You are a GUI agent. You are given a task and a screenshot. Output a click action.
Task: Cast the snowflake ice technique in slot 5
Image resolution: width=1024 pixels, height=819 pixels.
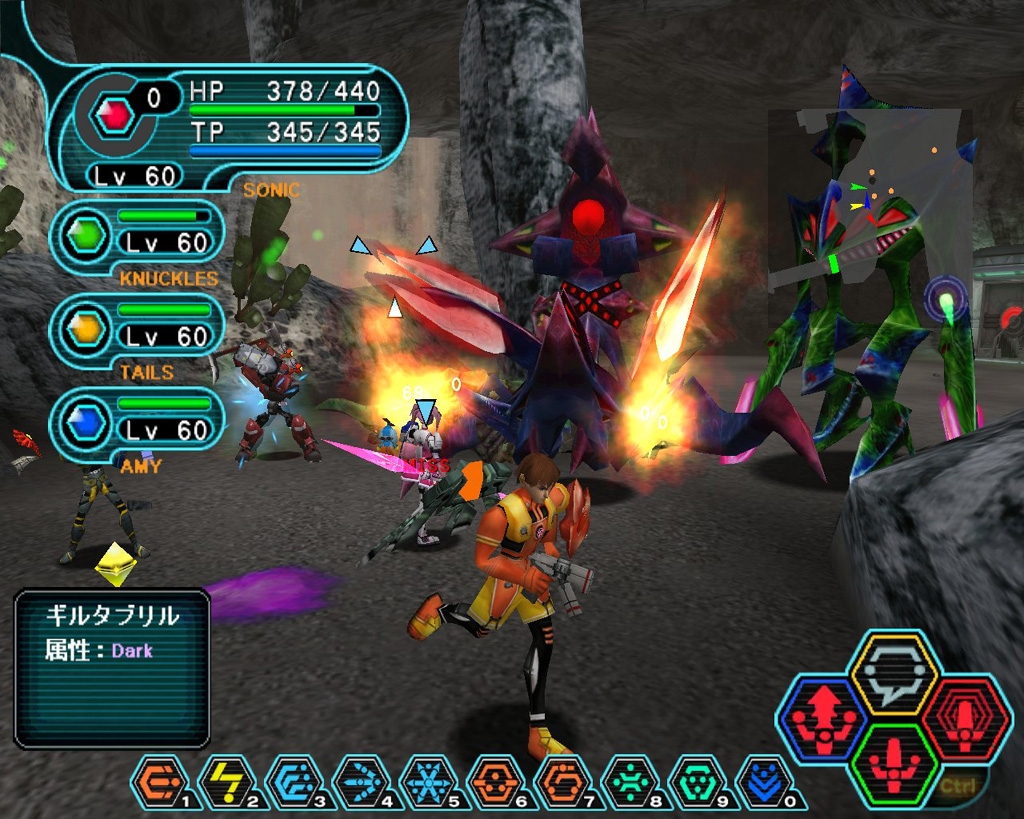click(430, 781)
